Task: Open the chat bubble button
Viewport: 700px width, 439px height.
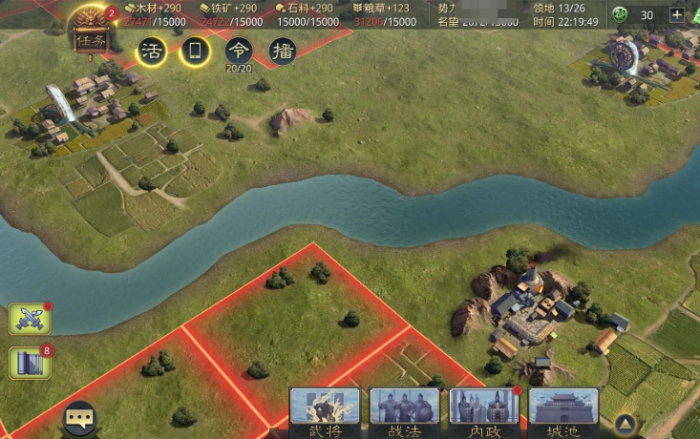Action: click(80, 418)
